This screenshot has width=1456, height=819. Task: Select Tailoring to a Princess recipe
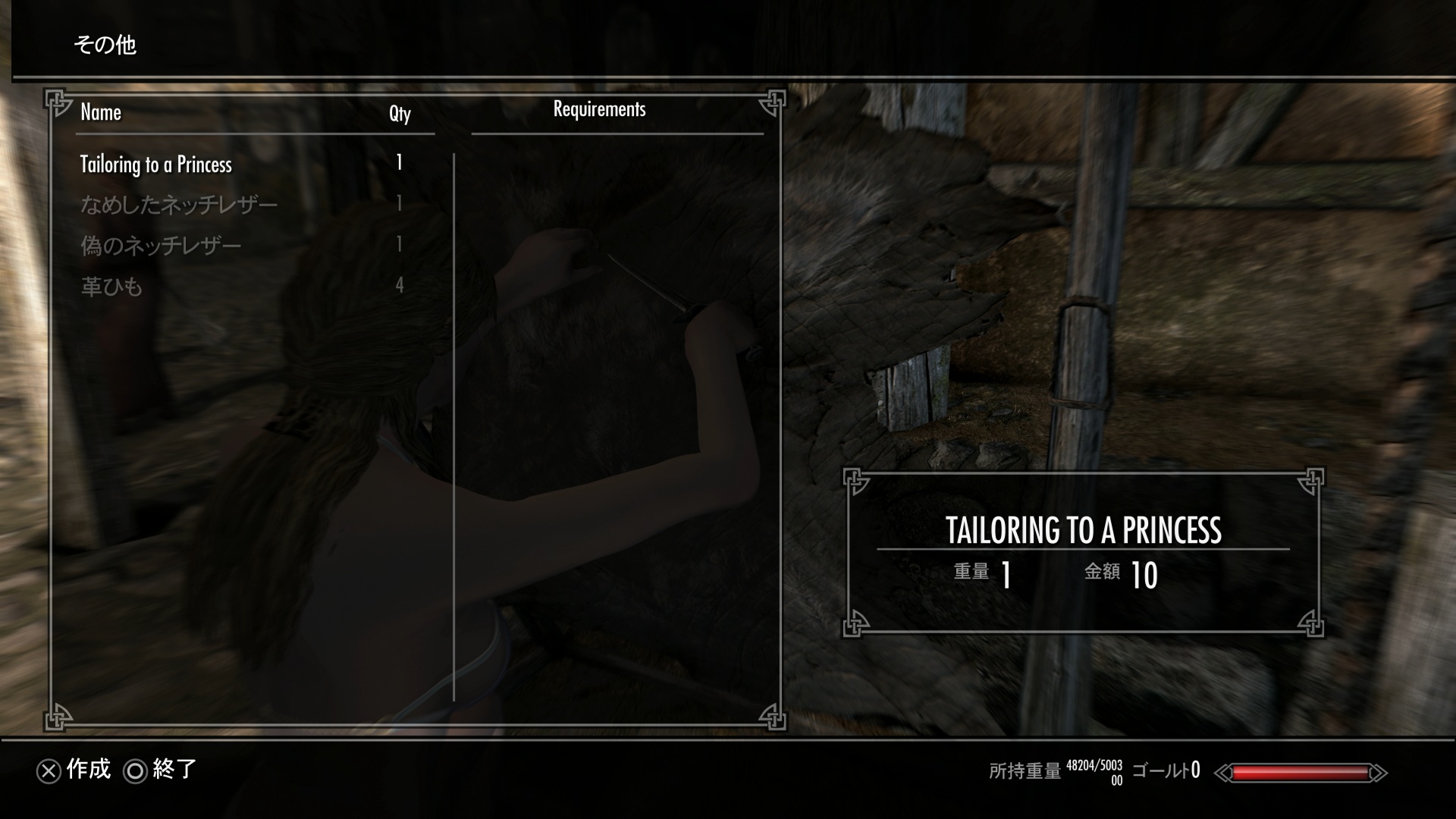(156, 165)
